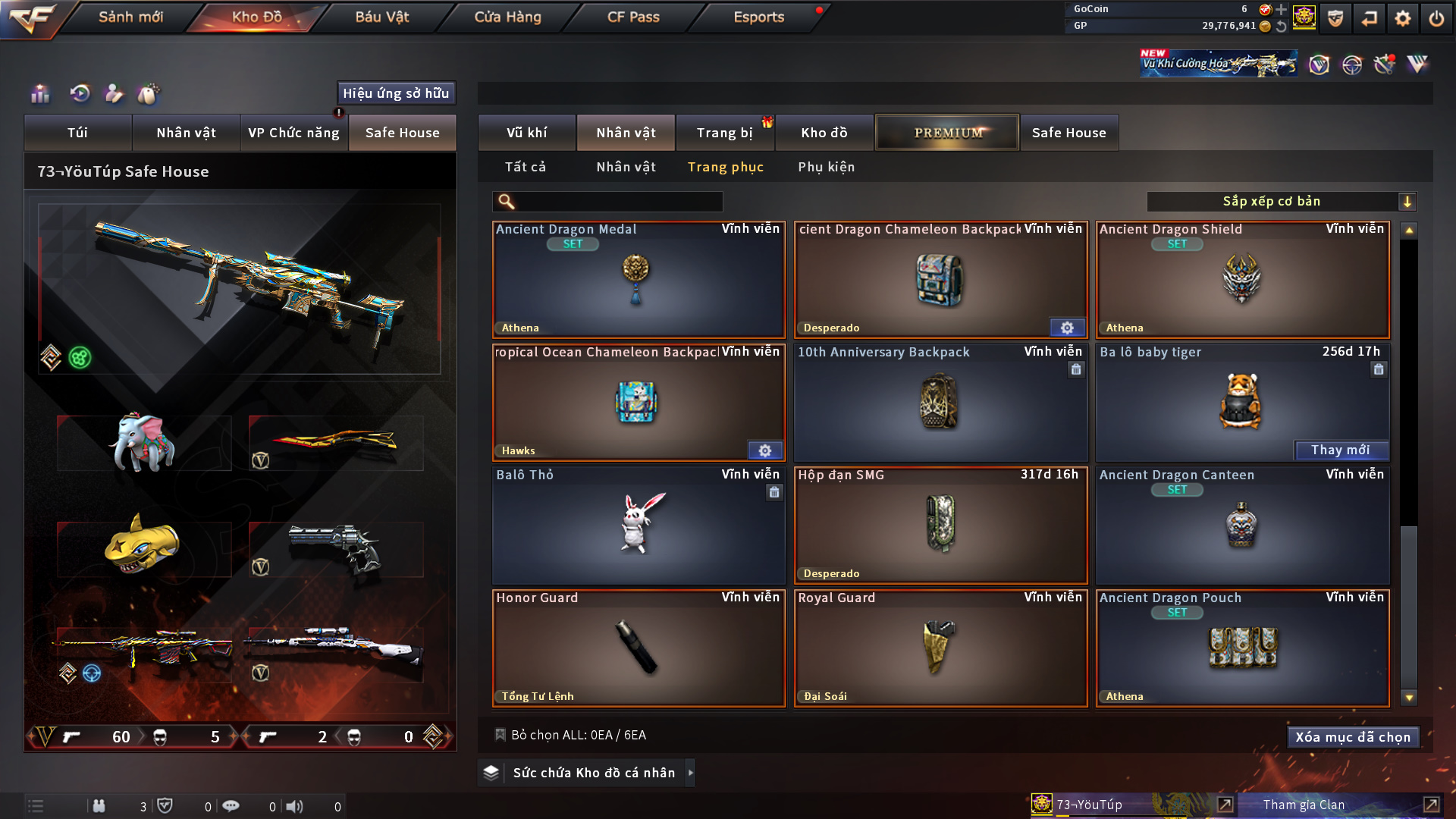The width and height of the screenshot is (1456, 819).
Task: Open the Báu Vật menu
Action: [x=381, y=17]
